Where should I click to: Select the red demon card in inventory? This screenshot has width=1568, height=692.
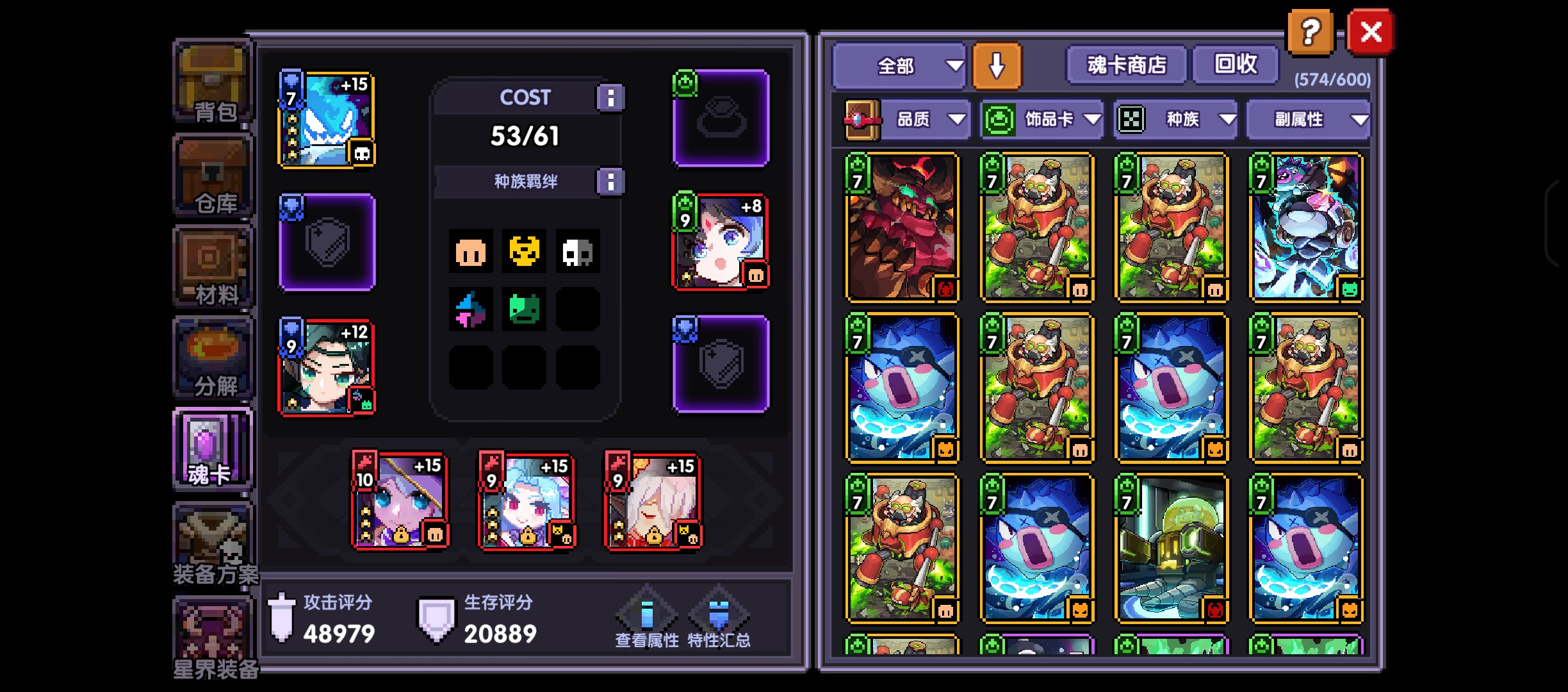(902, 227)
